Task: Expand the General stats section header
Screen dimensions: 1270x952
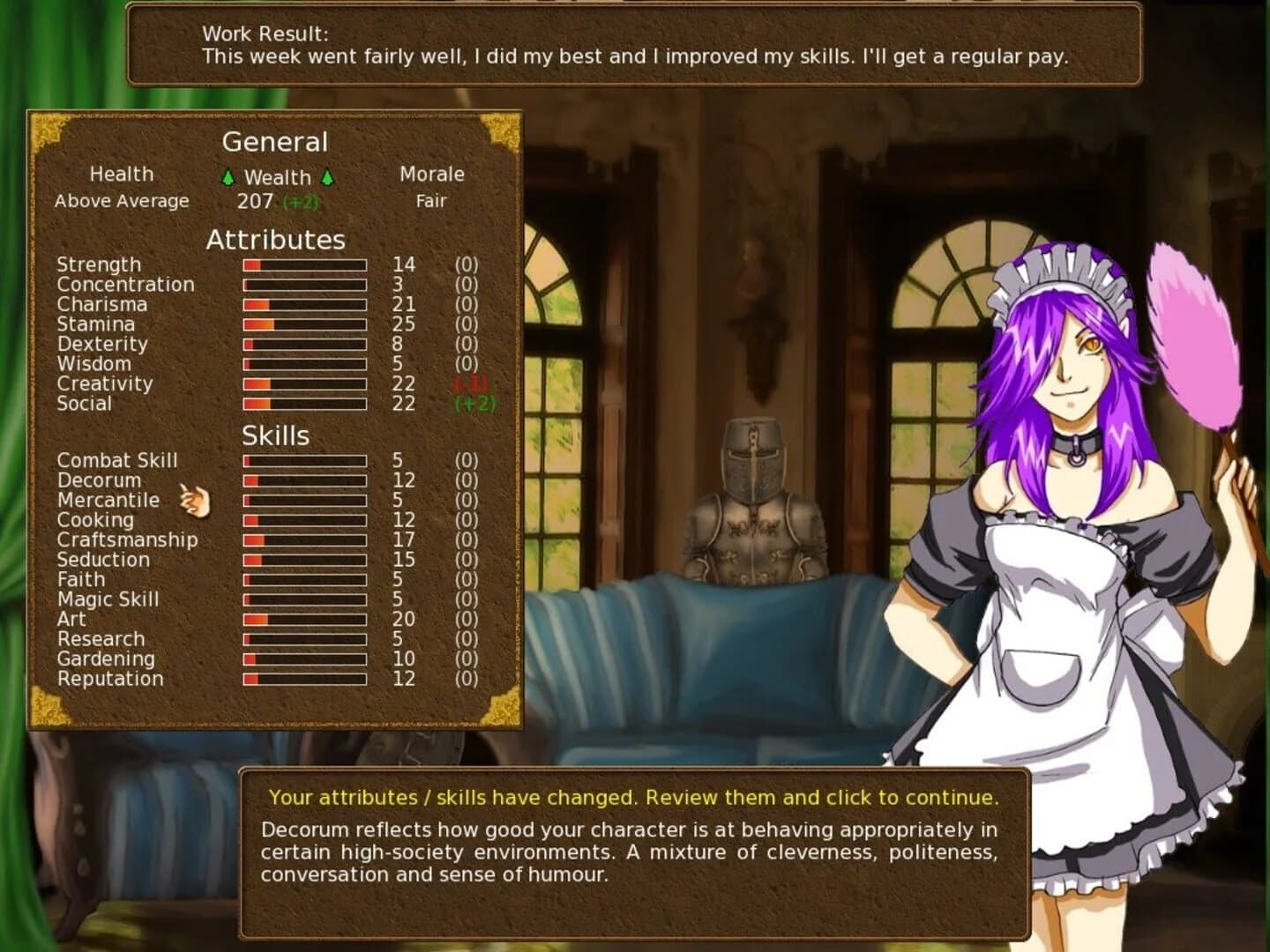Action: (x=276, y=142)
